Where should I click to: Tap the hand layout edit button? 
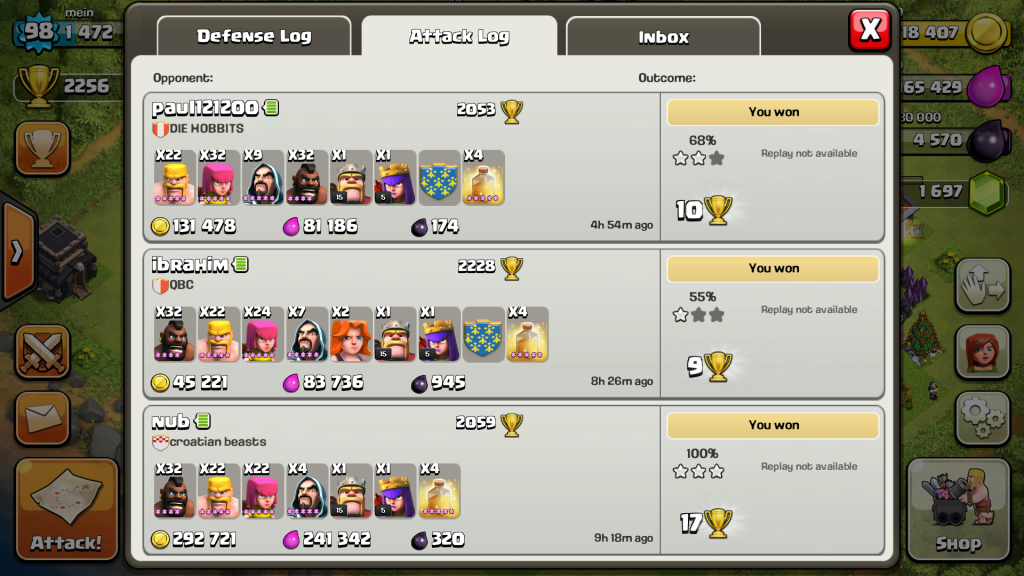pyautogui.click(x=982, y=286)
